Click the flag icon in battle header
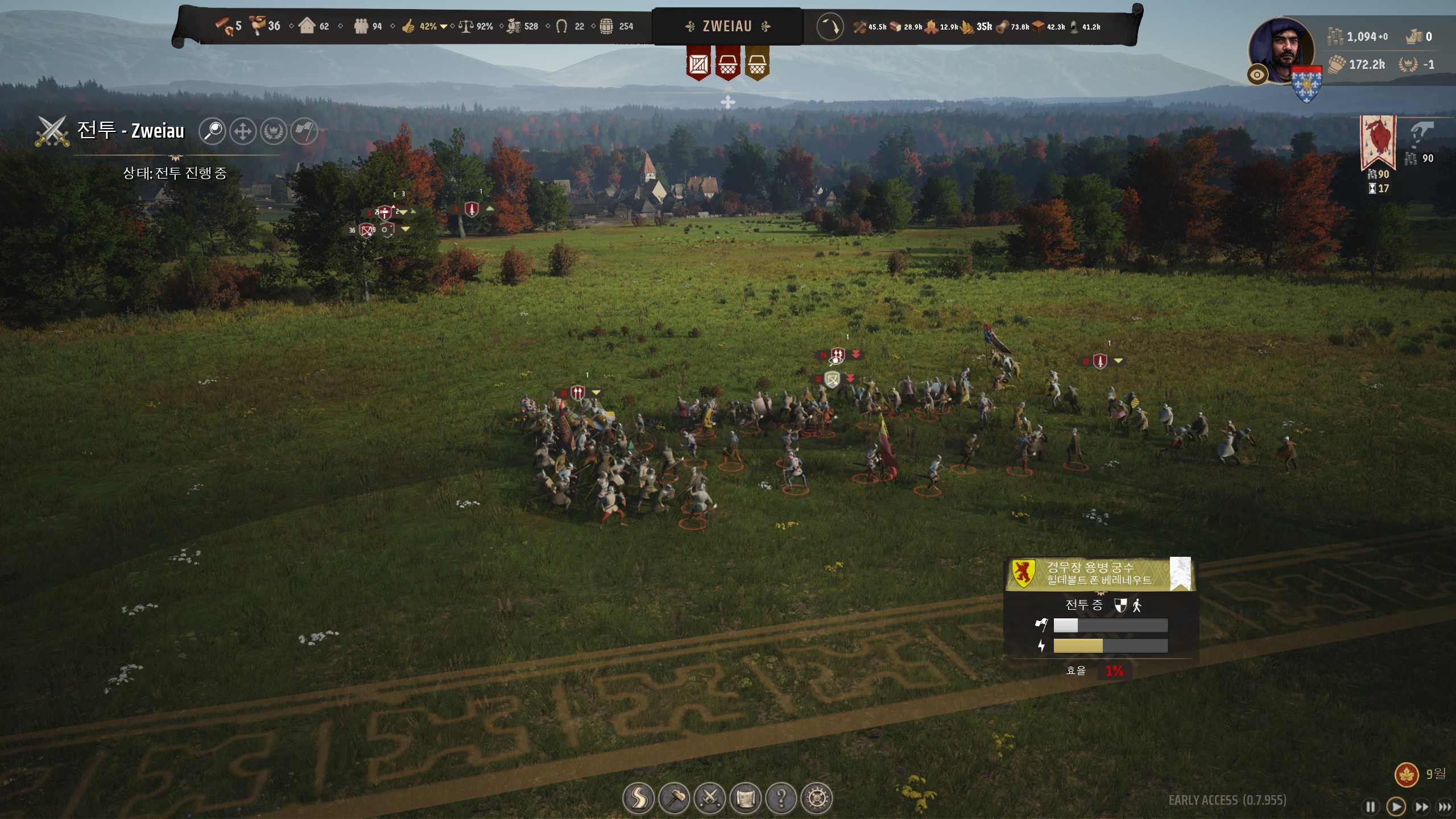 [x=304, y=131]
